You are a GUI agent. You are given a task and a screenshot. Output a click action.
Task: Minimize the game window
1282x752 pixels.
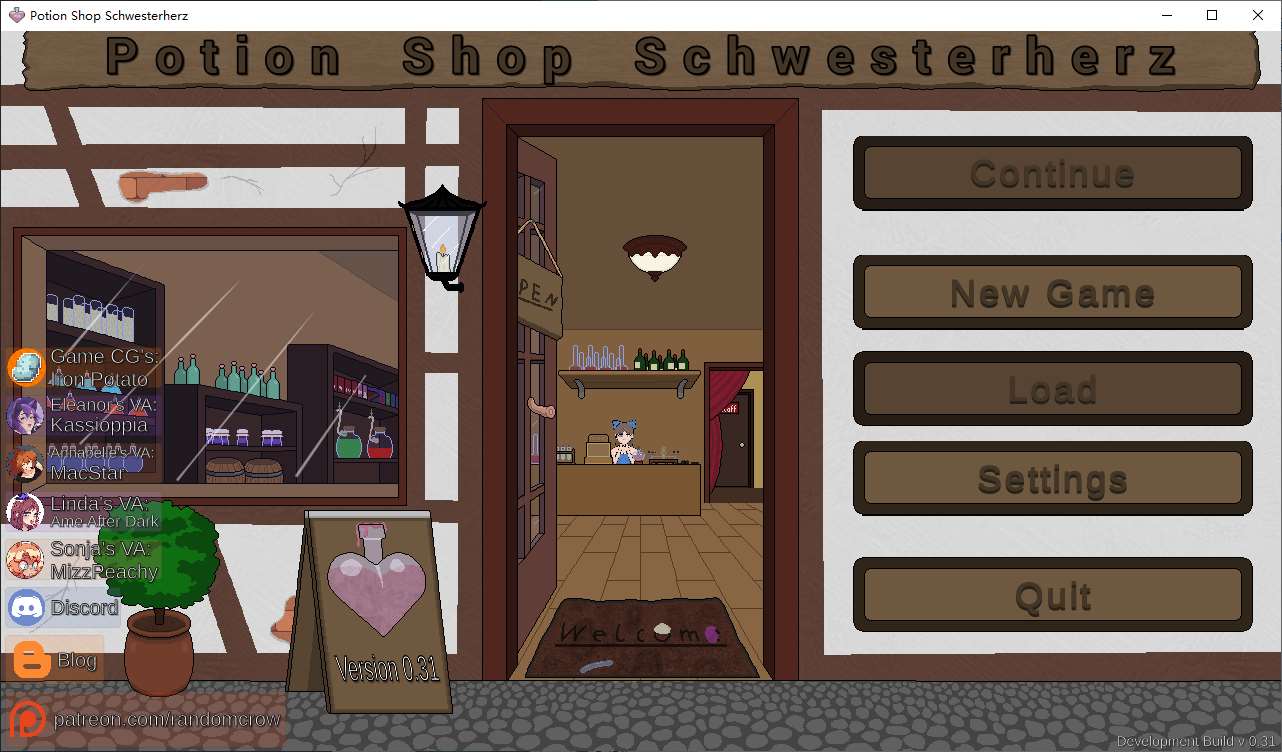coord(1166,15)
